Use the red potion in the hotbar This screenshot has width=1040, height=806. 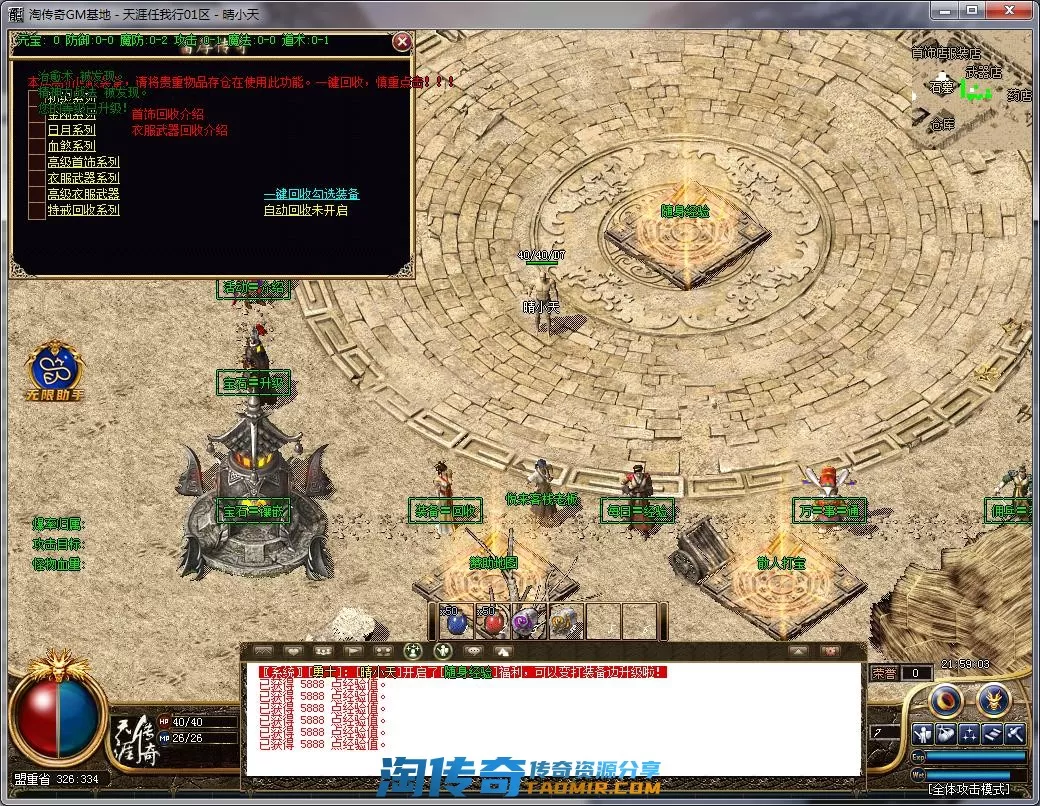pos(492,622)
